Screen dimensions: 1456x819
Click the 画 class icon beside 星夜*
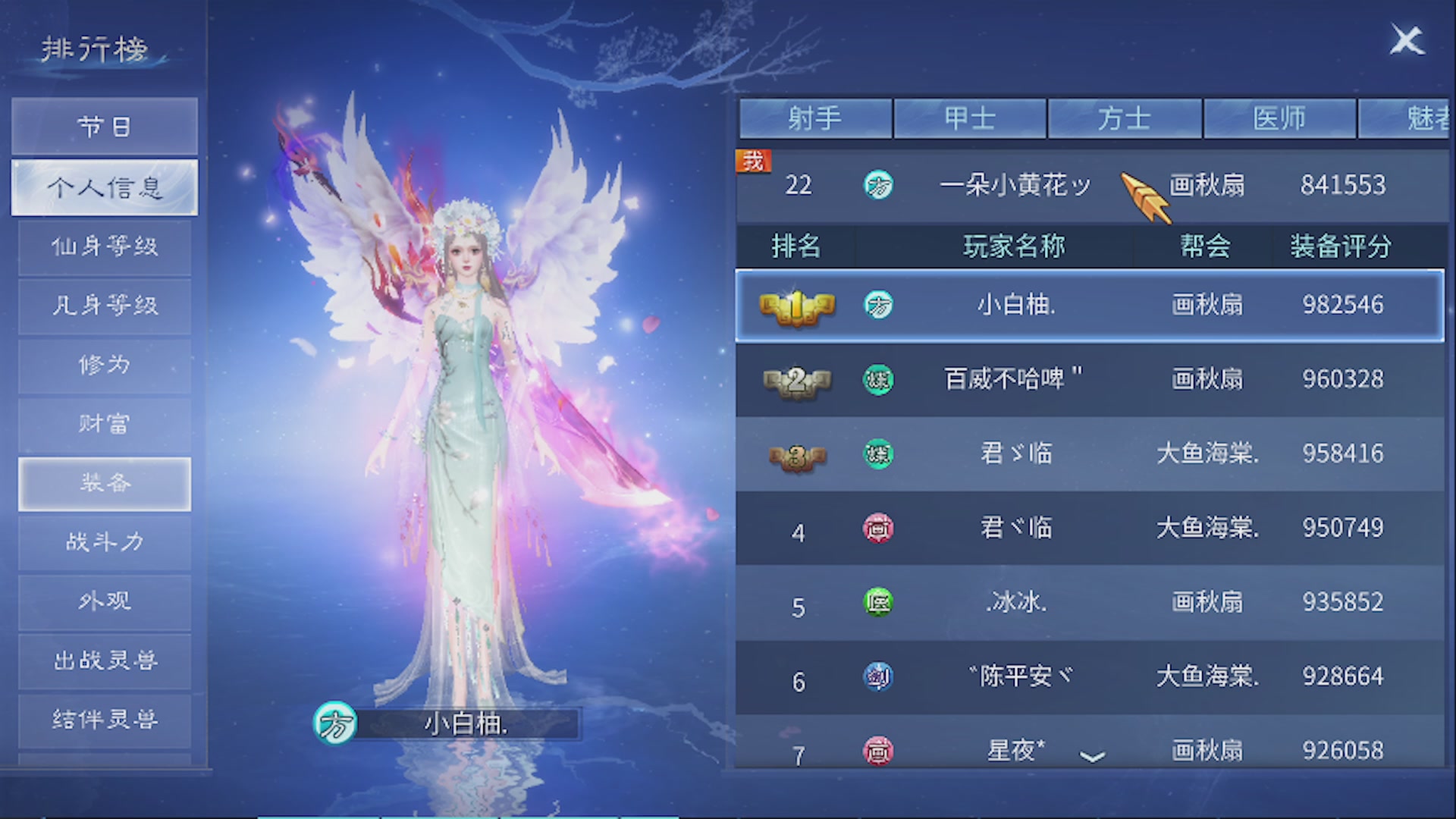pos(877,750)
